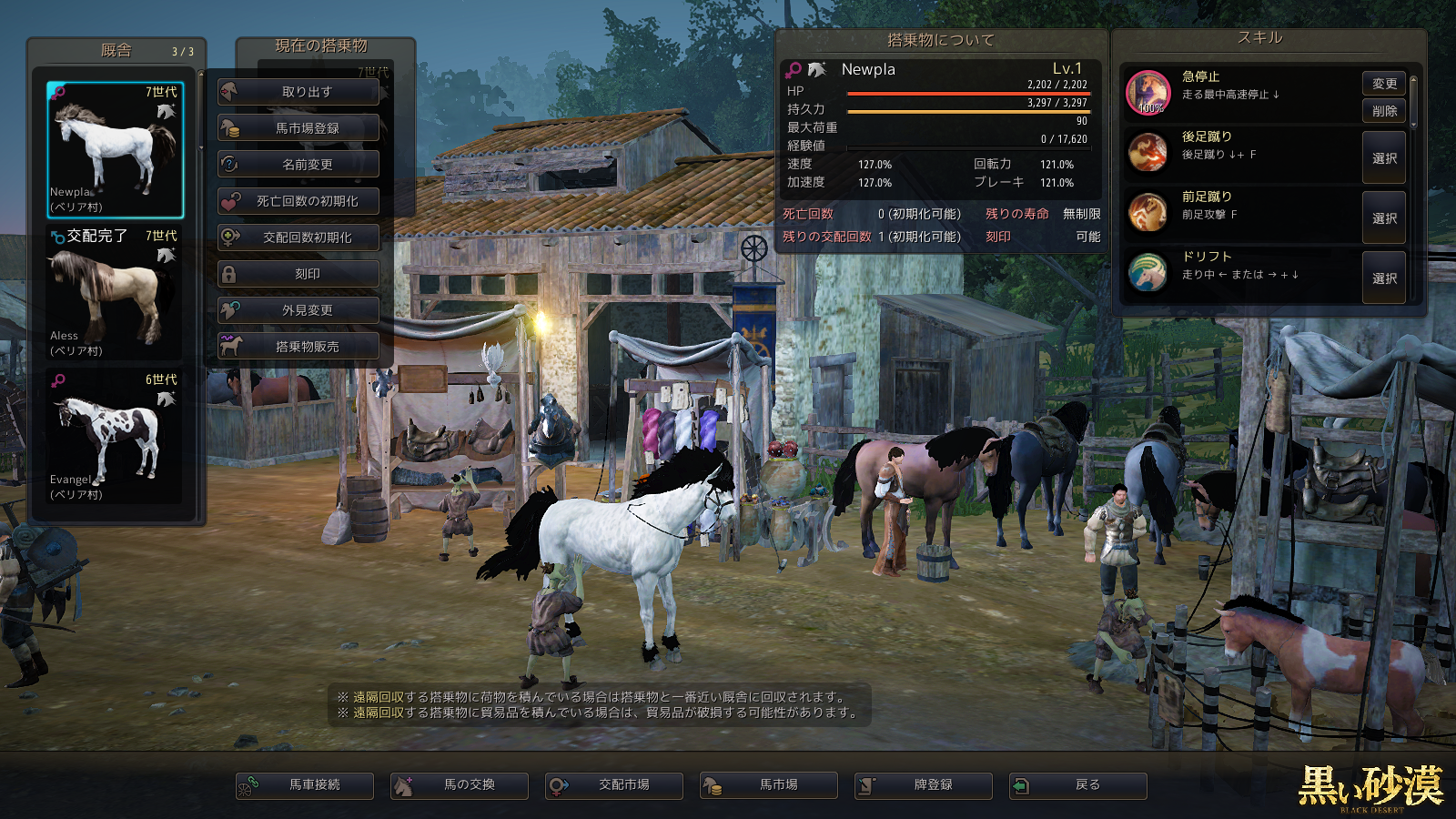Go back with the 戻る button
Viewport: 1456px width, 819px height.
1078,785
